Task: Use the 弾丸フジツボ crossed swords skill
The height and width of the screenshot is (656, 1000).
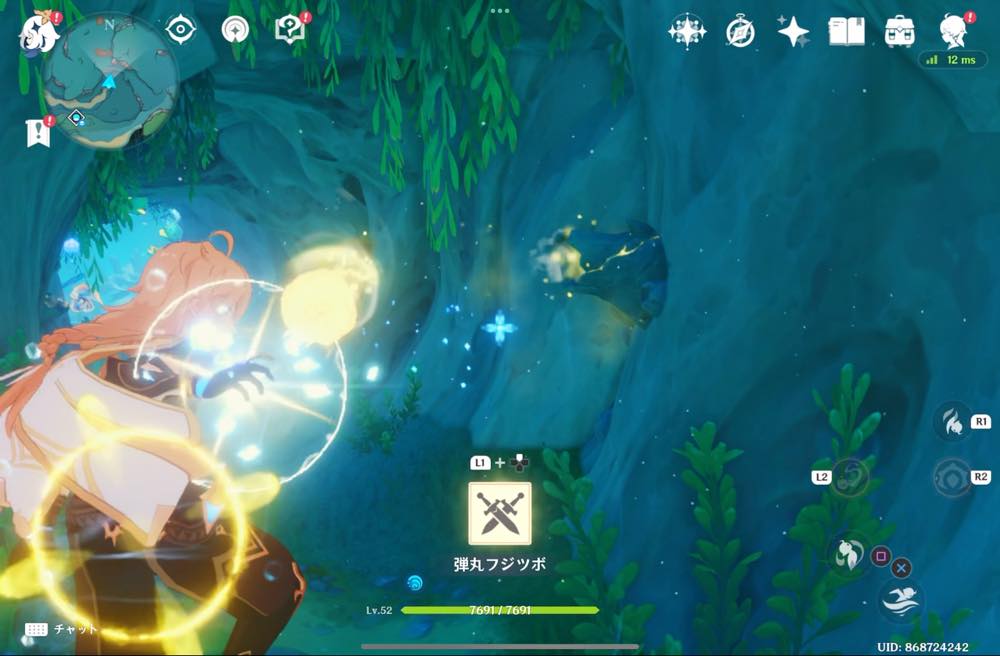Action: point(499,513)
